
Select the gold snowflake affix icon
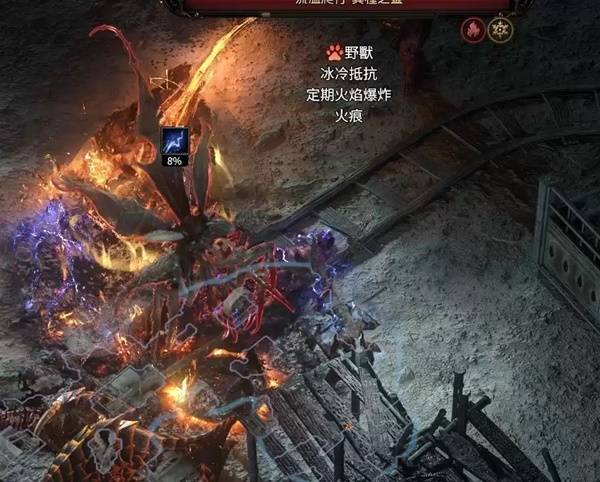pyautogui.click(x=500, y=30)
